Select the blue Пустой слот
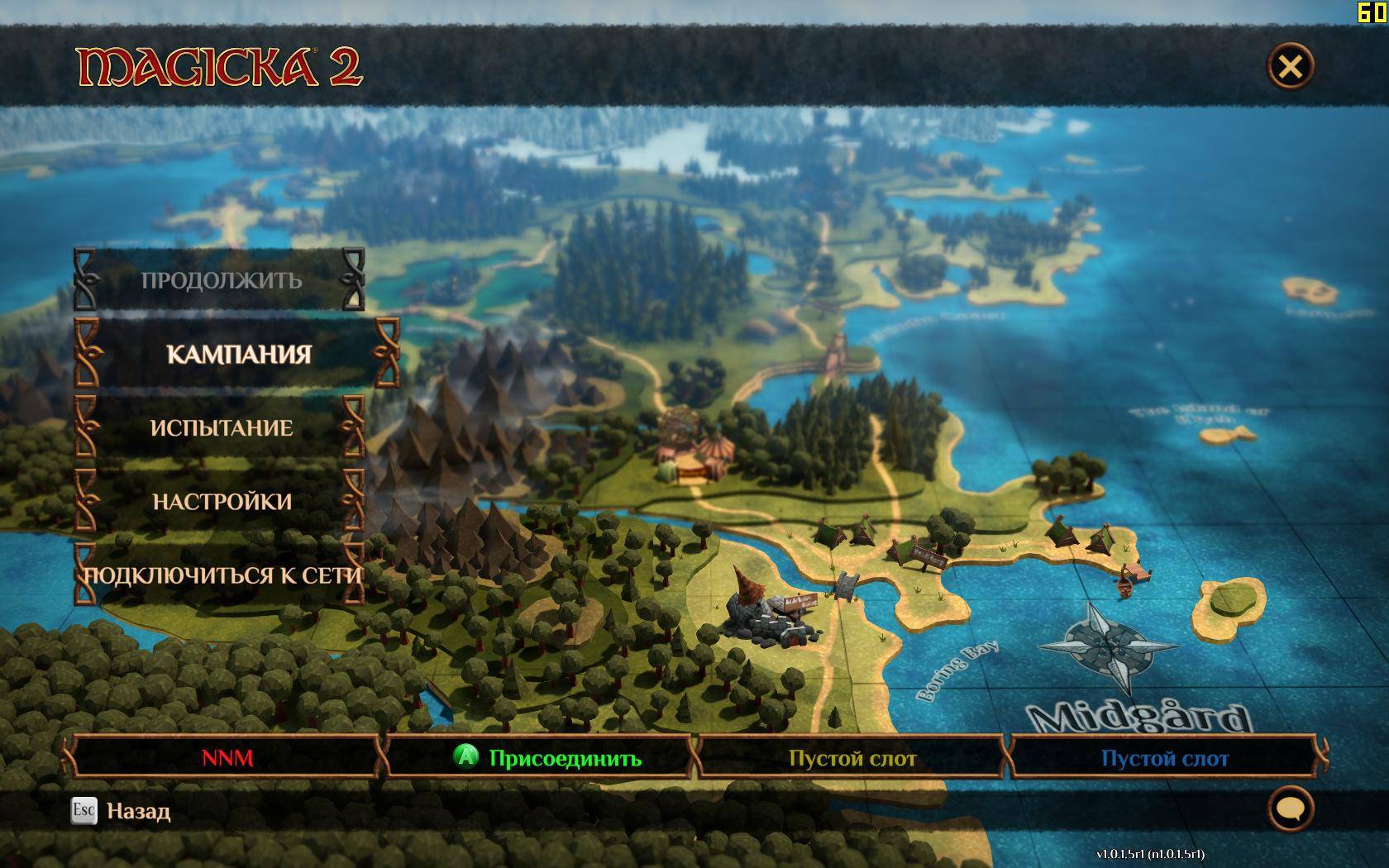This screenshot has width=1389, height=868. point(1164,758)
